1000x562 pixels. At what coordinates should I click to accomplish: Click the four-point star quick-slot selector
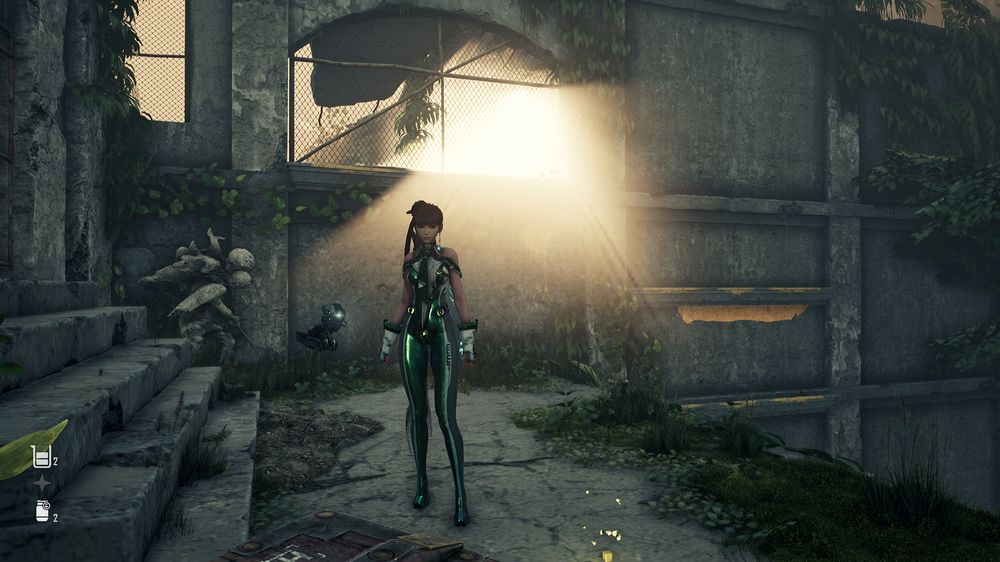click(x=42, y=484)
